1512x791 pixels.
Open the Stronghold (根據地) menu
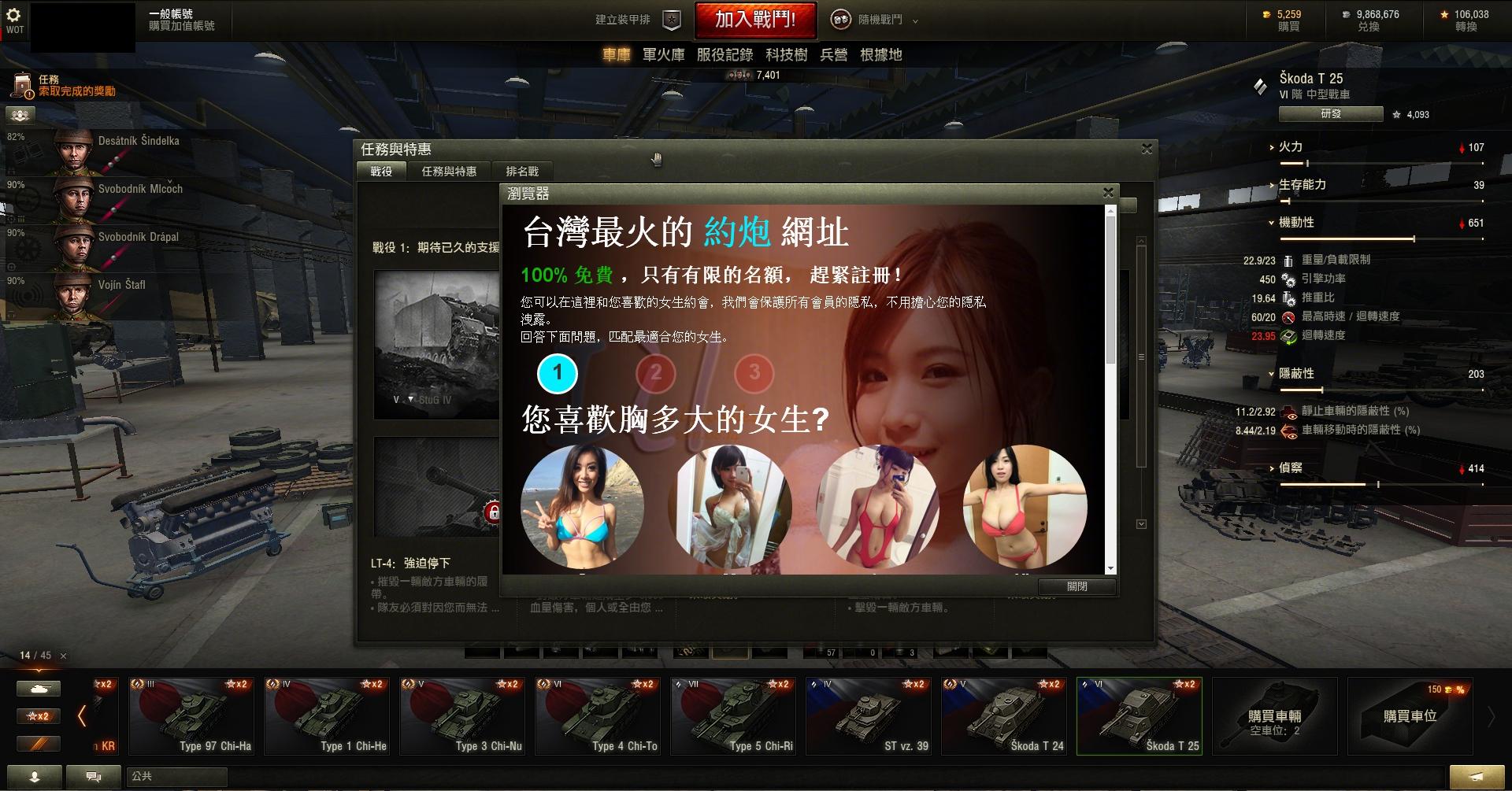click(880, 54)
